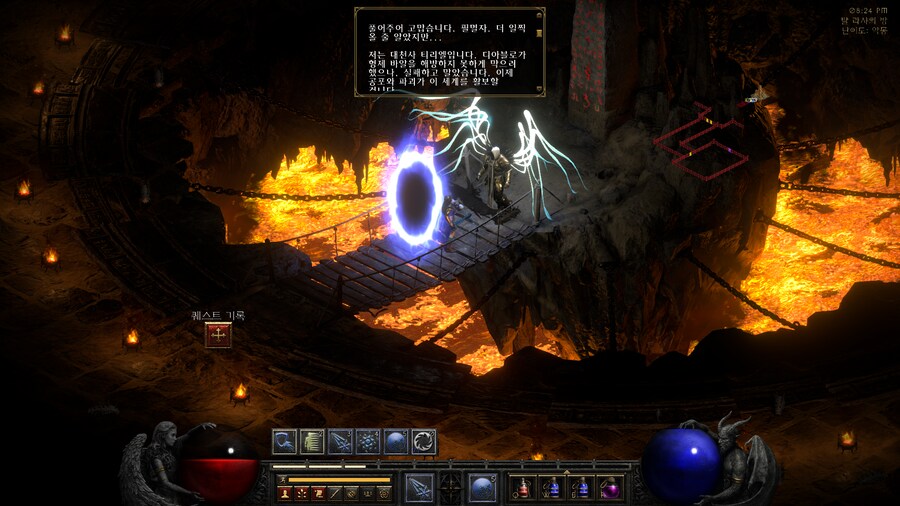Open the quest log red cross button

(218, 335)
